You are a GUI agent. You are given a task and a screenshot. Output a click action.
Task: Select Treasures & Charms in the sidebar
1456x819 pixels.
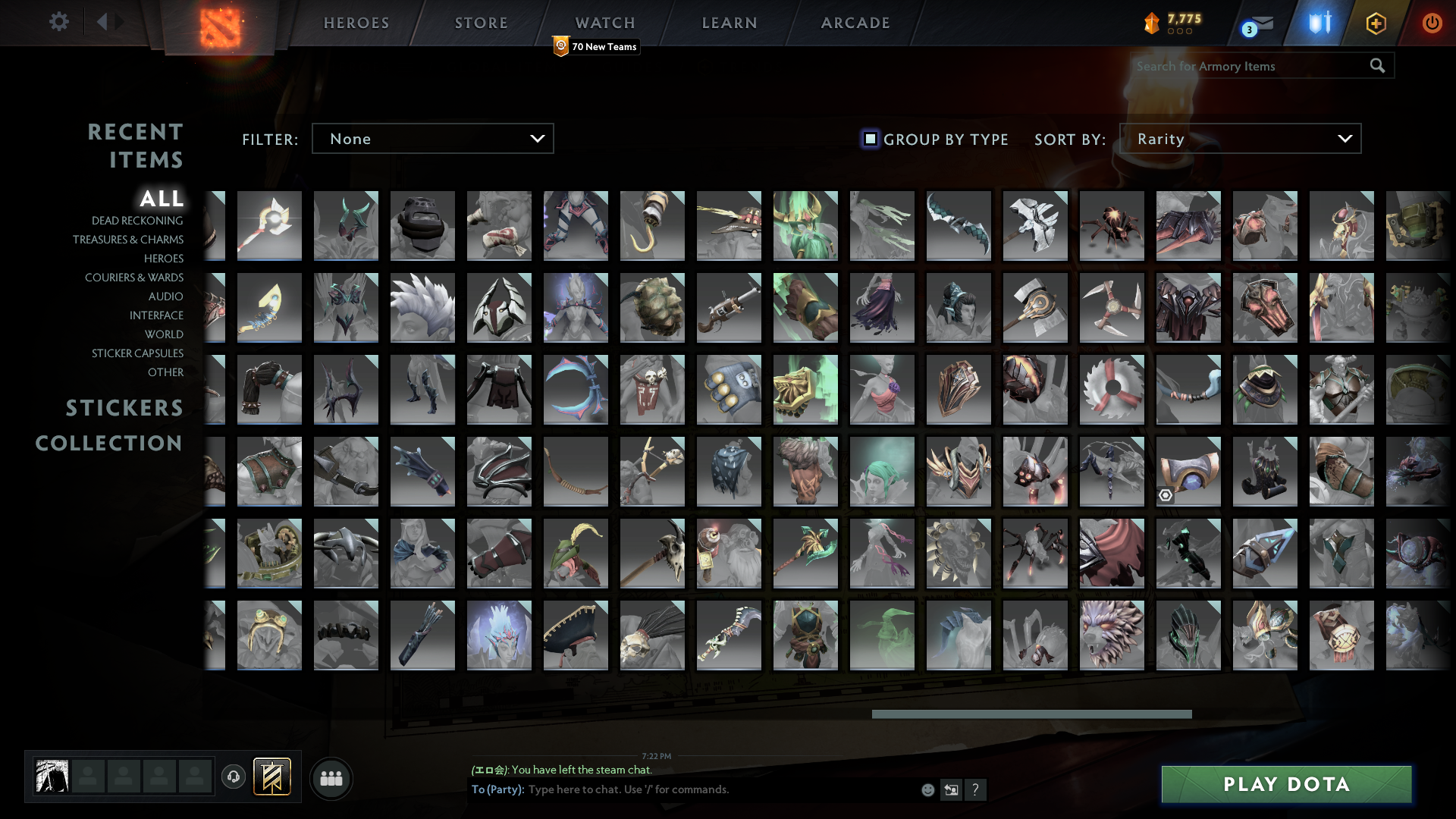[128, 240]
